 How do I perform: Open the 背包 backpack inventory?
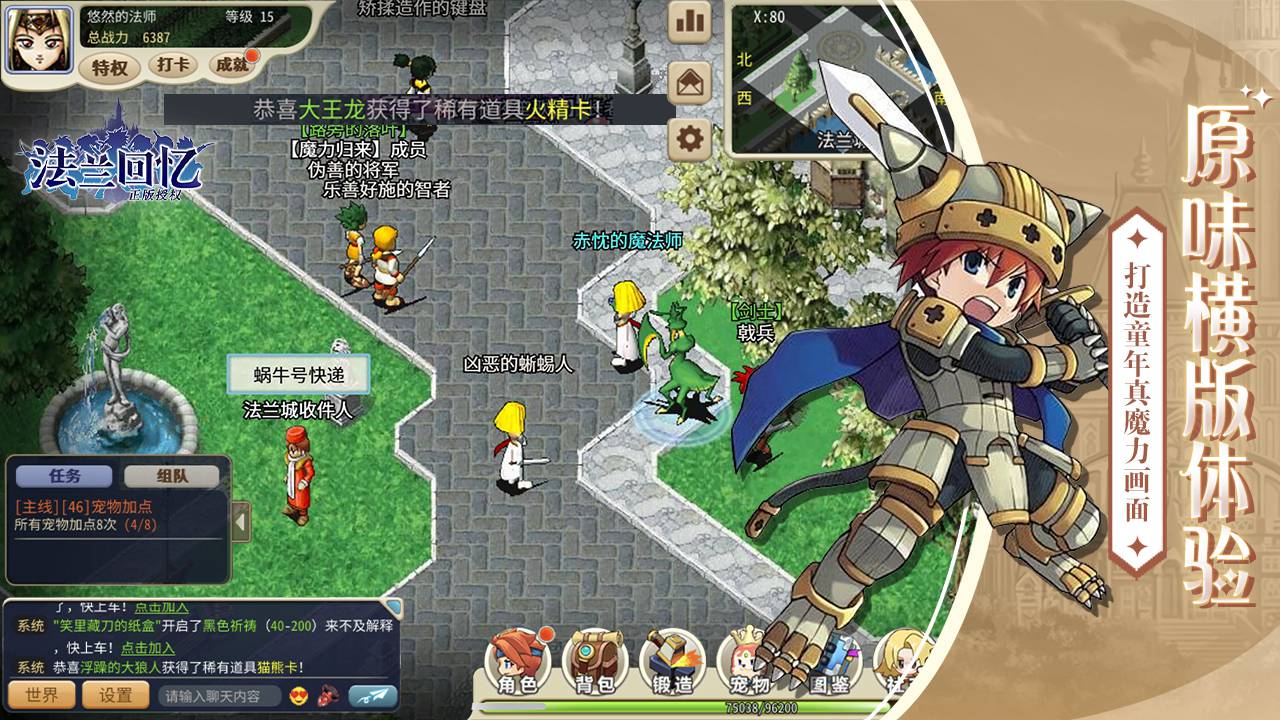594,662
